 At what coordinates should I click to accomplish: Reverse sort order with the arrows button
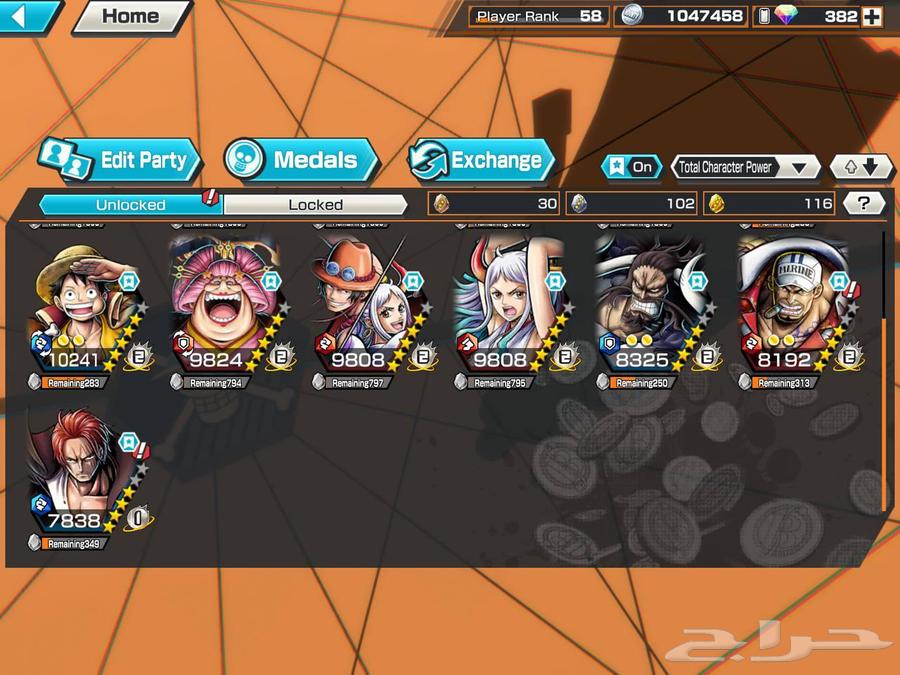861,167
